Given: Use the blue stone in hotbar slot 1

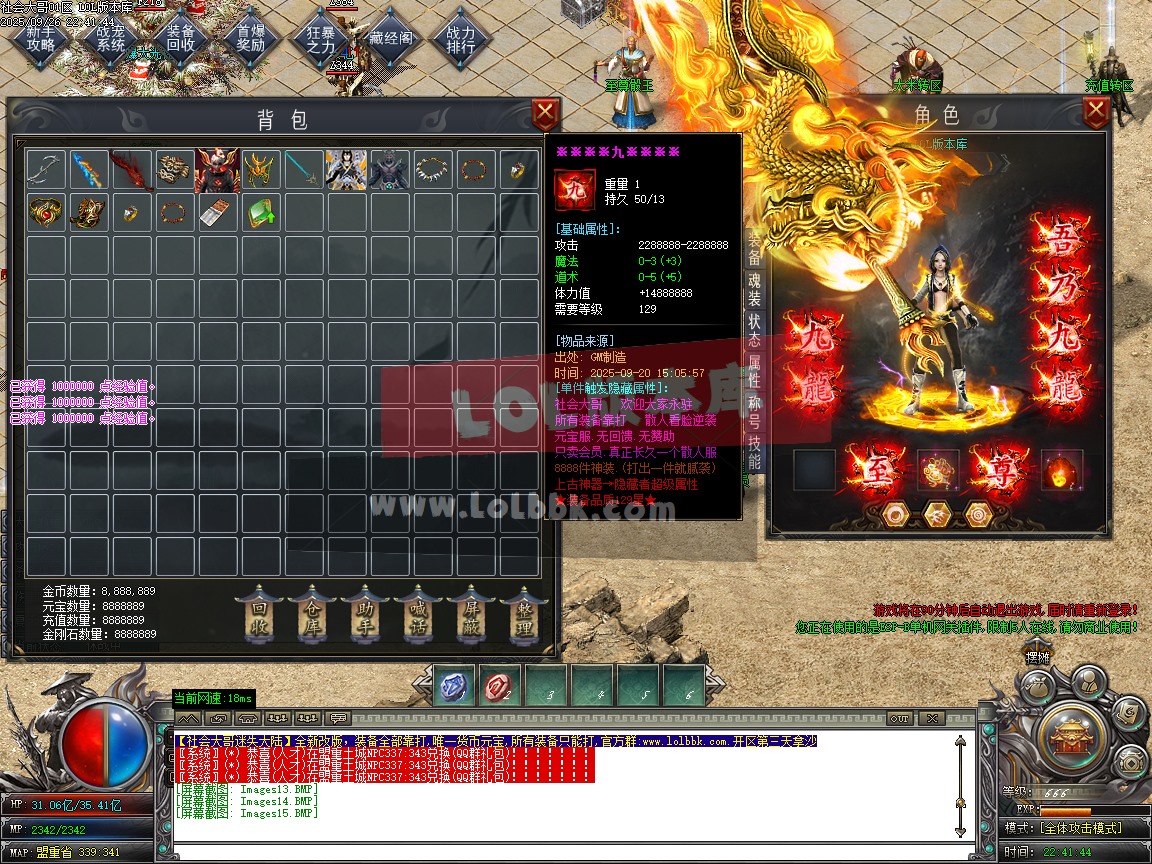Looking at the screenshot, I should click(x=455, y=686).
